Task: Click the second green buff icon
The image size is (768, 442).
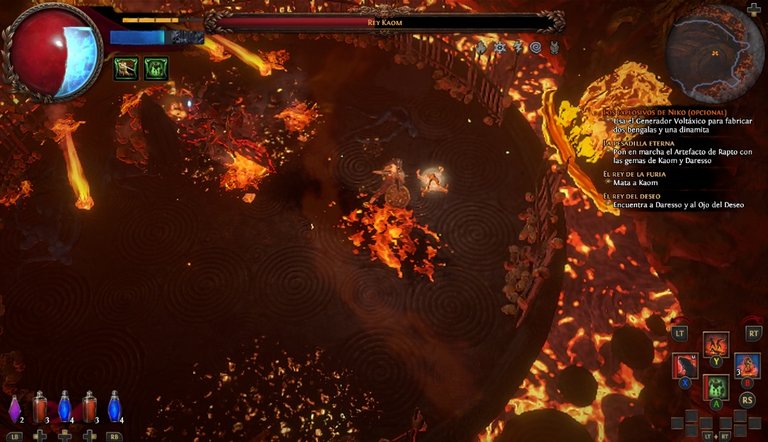Action: pyautogui.click(x=156, y=68)
